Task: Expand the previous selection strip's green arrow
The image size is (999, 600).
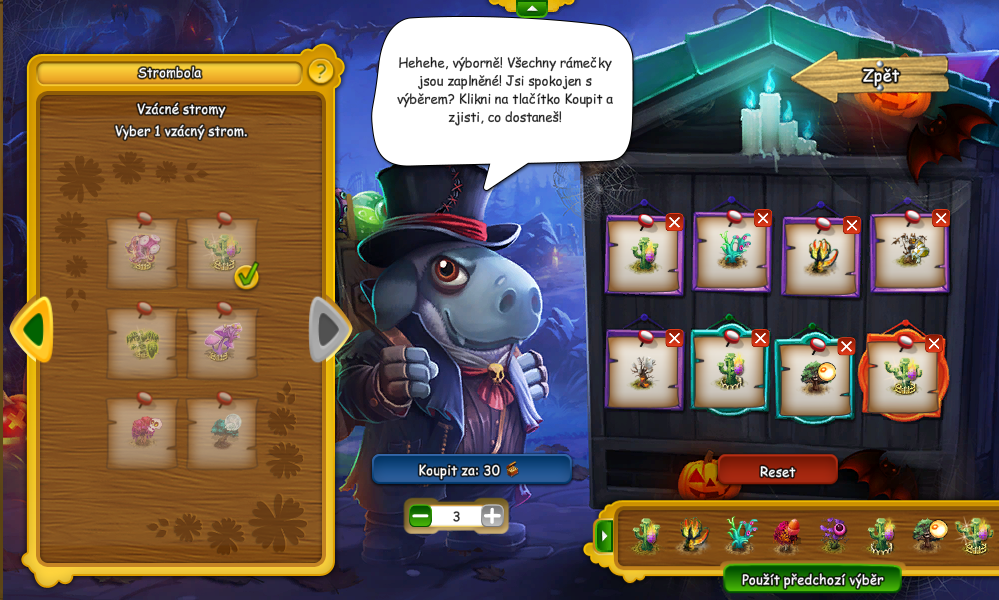Action: pyautogui.click(x=604, y=536)
